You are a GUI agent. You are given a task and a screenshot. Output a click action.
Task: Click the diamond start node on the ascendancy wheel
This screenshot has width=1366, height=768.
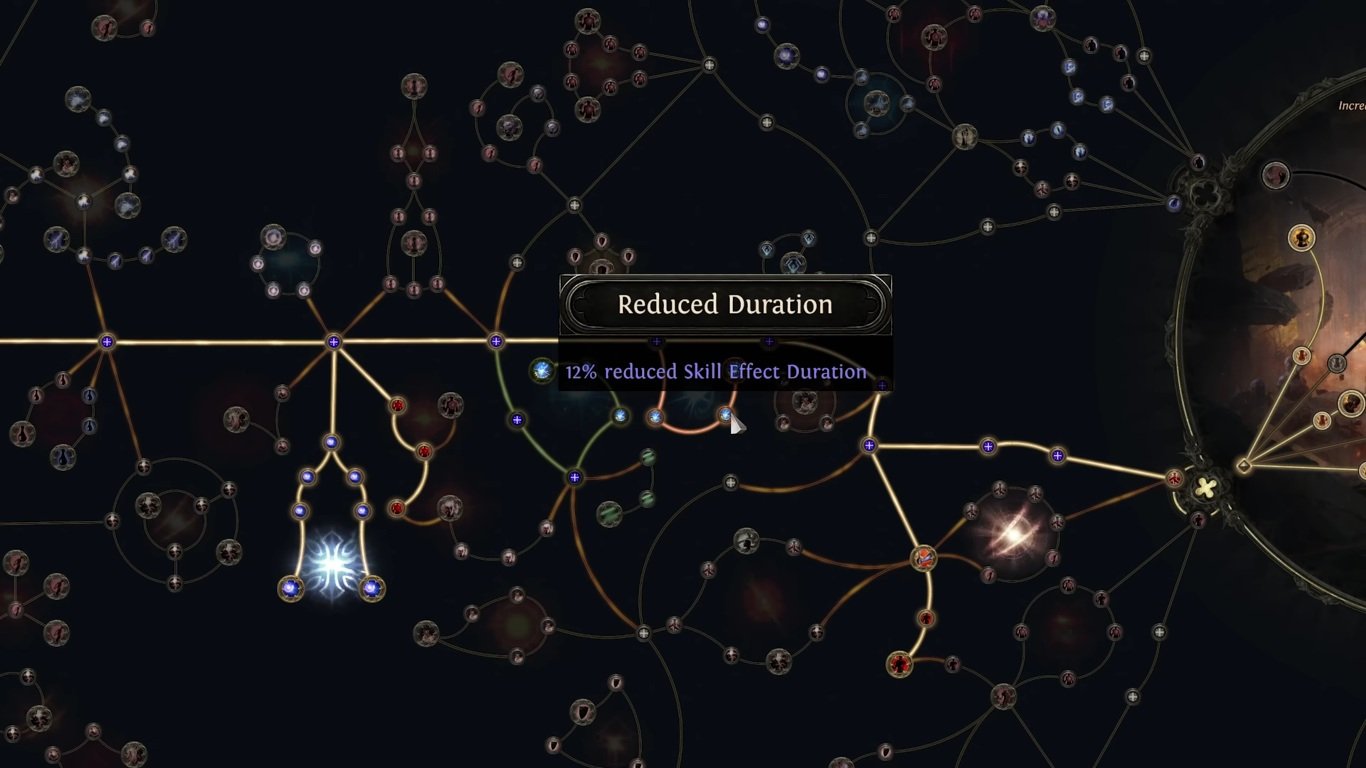[1244, 464]
